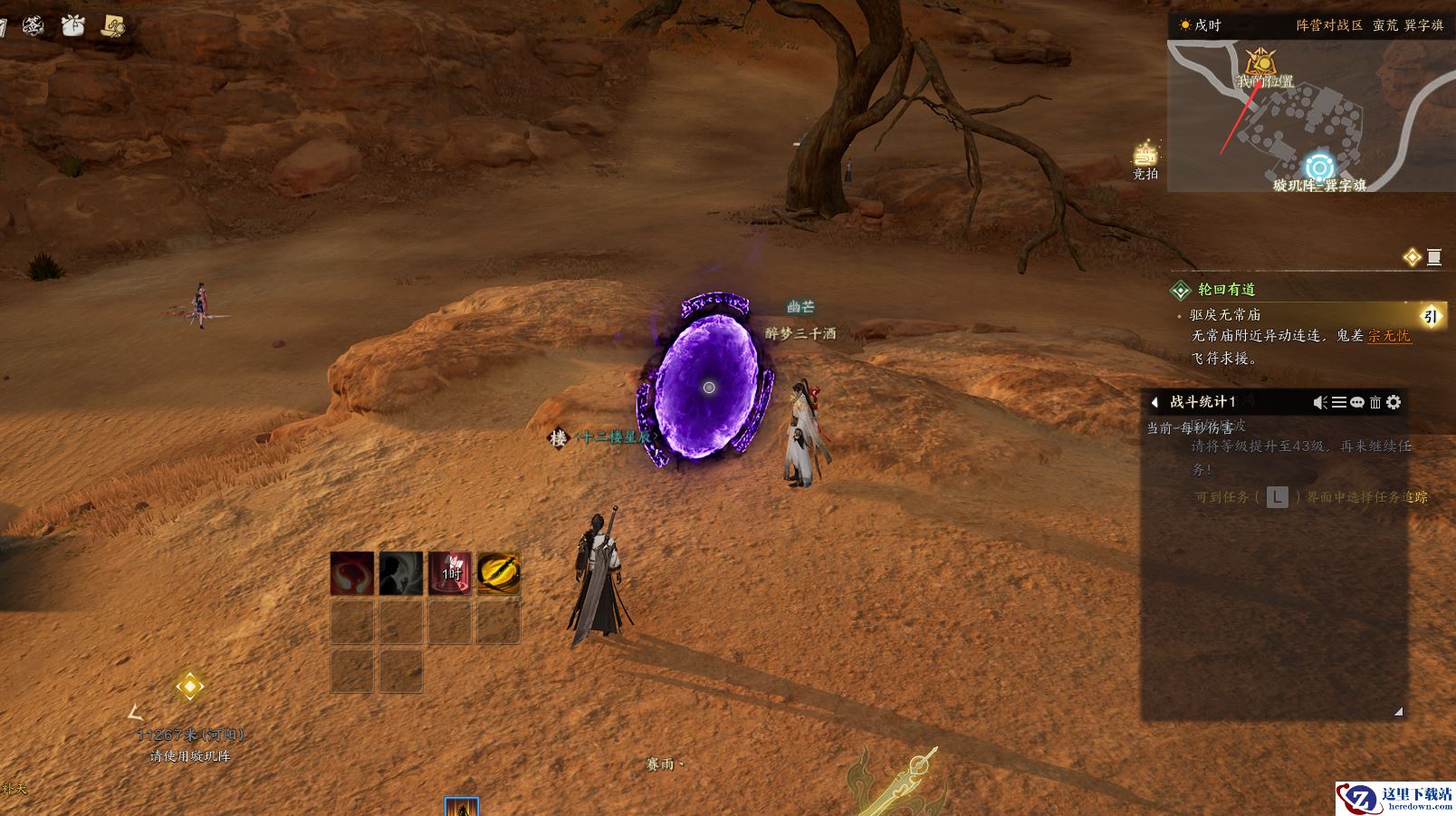Collapse the 战斗统计1 panel arrow
The height and width of the screenshot is (816, 1456).
(x=1154, y=402)
